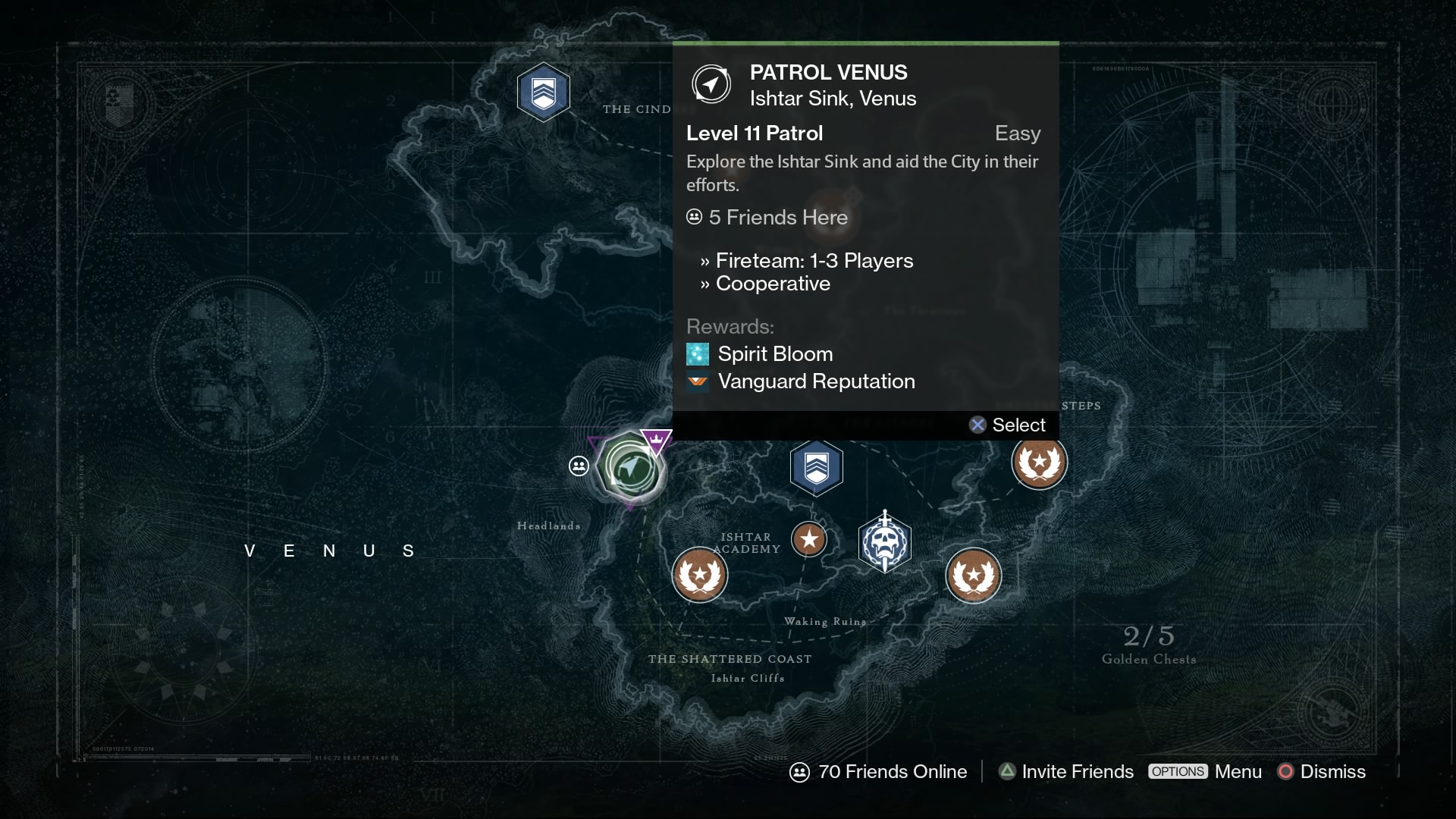Viewport: 1456px width, 819px height.
Task: Select the eagle crest node near the Shattered Coast
Action: pos(699,575)
